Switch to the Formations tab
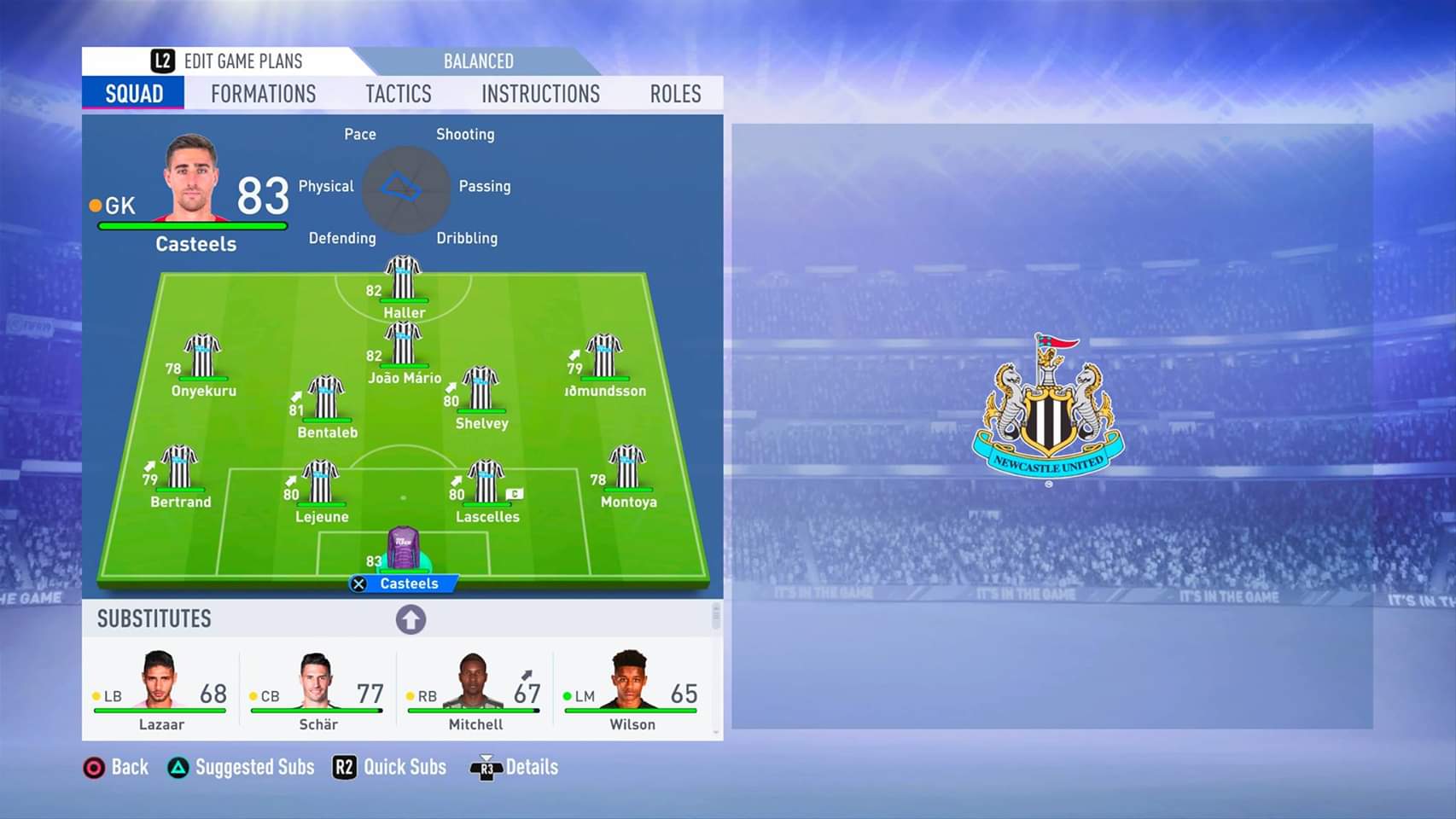The image size is (1456, 819). [263, 94]
